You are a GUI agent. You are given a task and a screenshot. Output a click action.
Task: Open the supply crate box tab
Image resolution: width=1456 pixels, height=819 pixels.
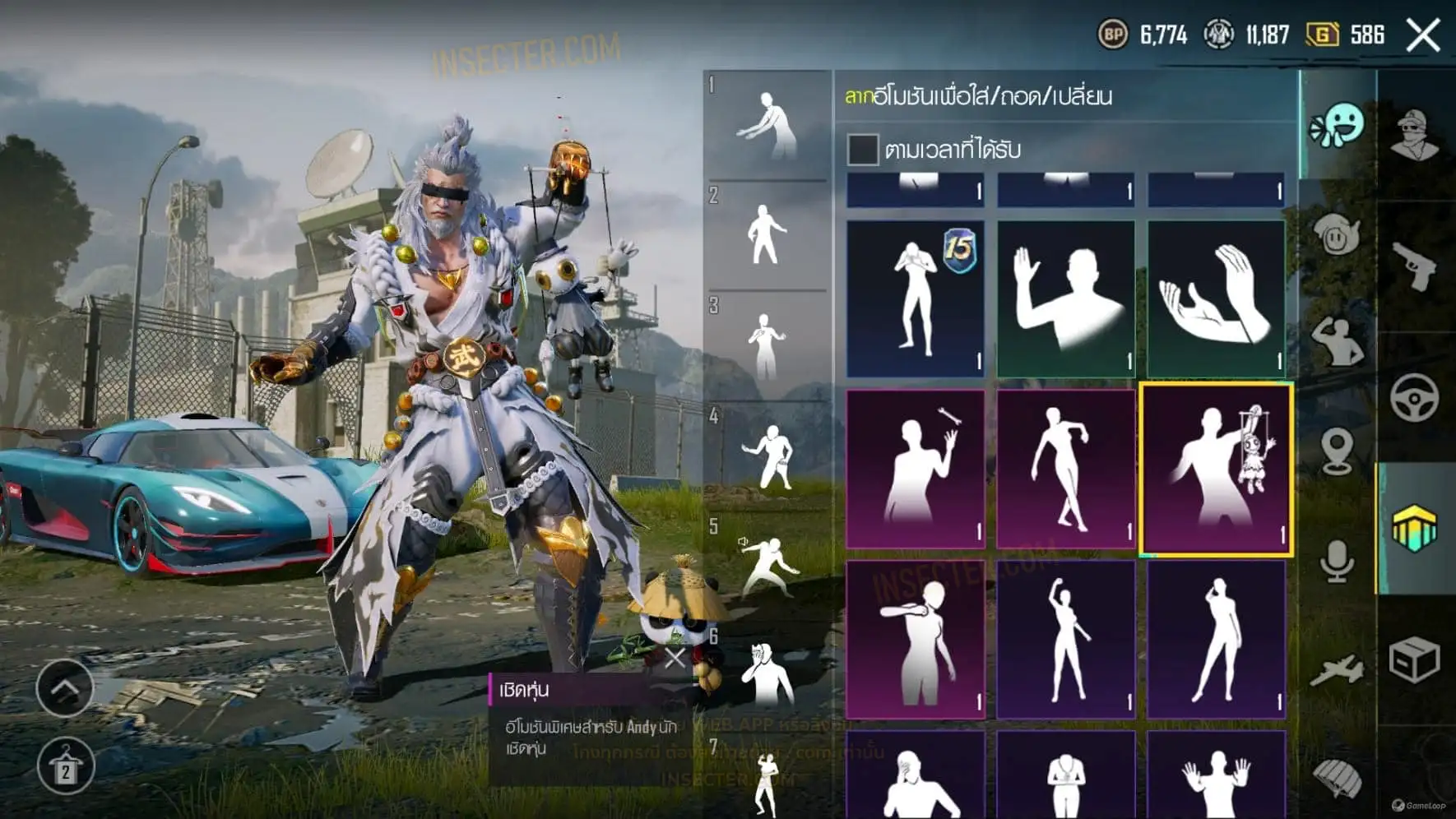click(x=1415, y=659)
